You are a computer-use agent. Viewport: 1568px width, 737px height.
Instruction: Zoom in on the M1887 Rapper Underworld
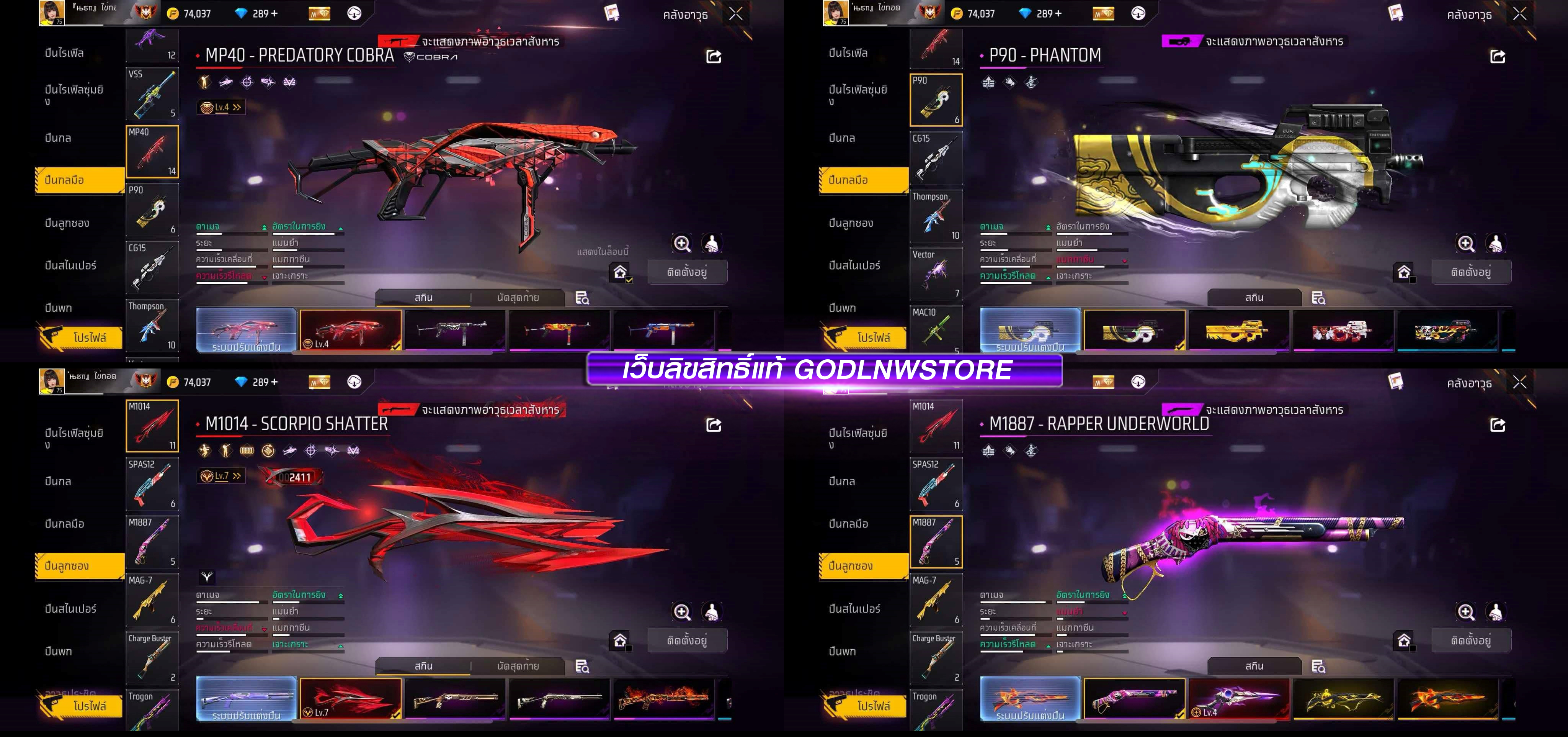[x=1466, y=611]
